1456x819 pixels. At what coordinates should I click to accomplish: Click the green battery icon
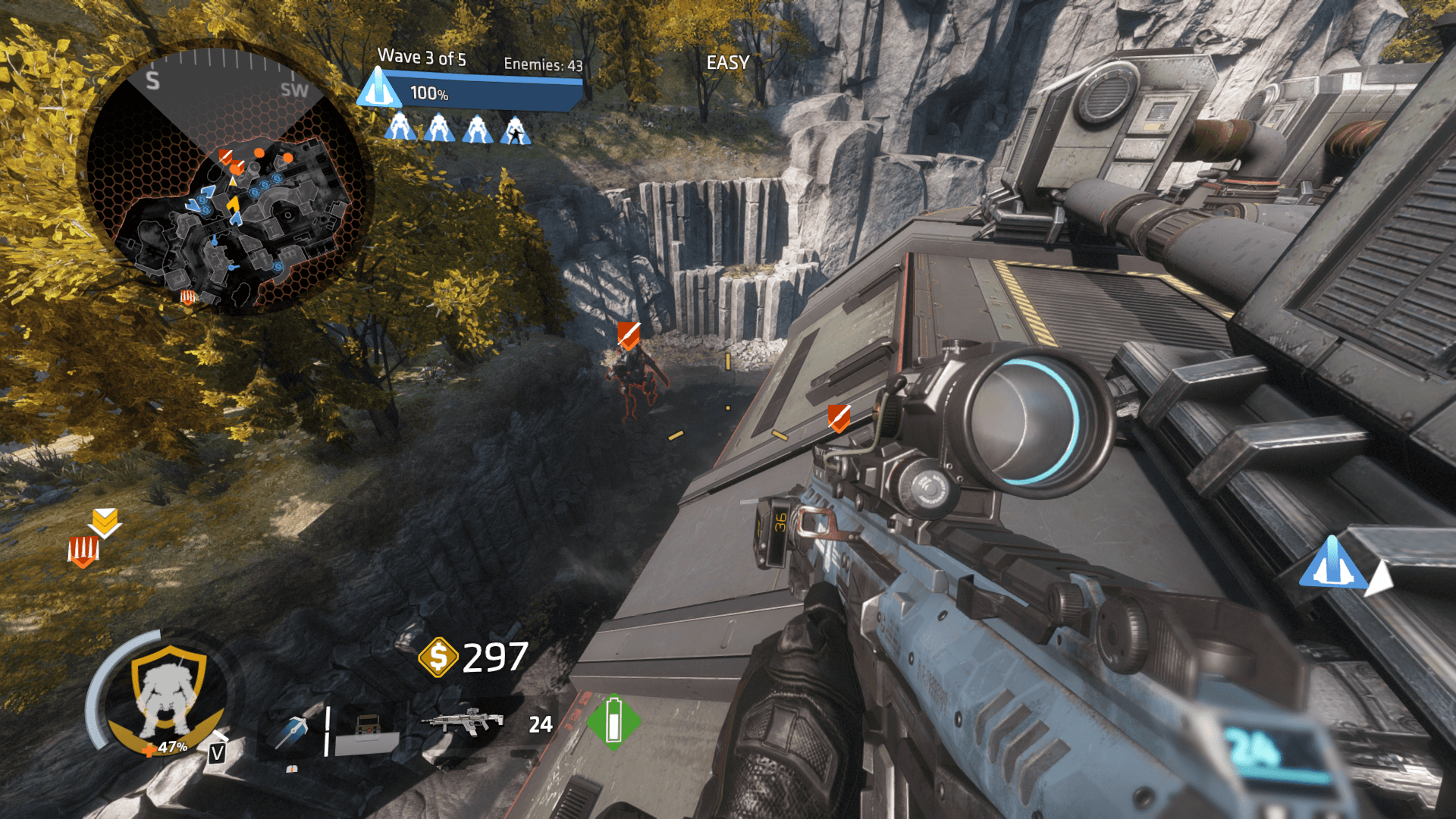pyautogui.click(x=613, y=721)
